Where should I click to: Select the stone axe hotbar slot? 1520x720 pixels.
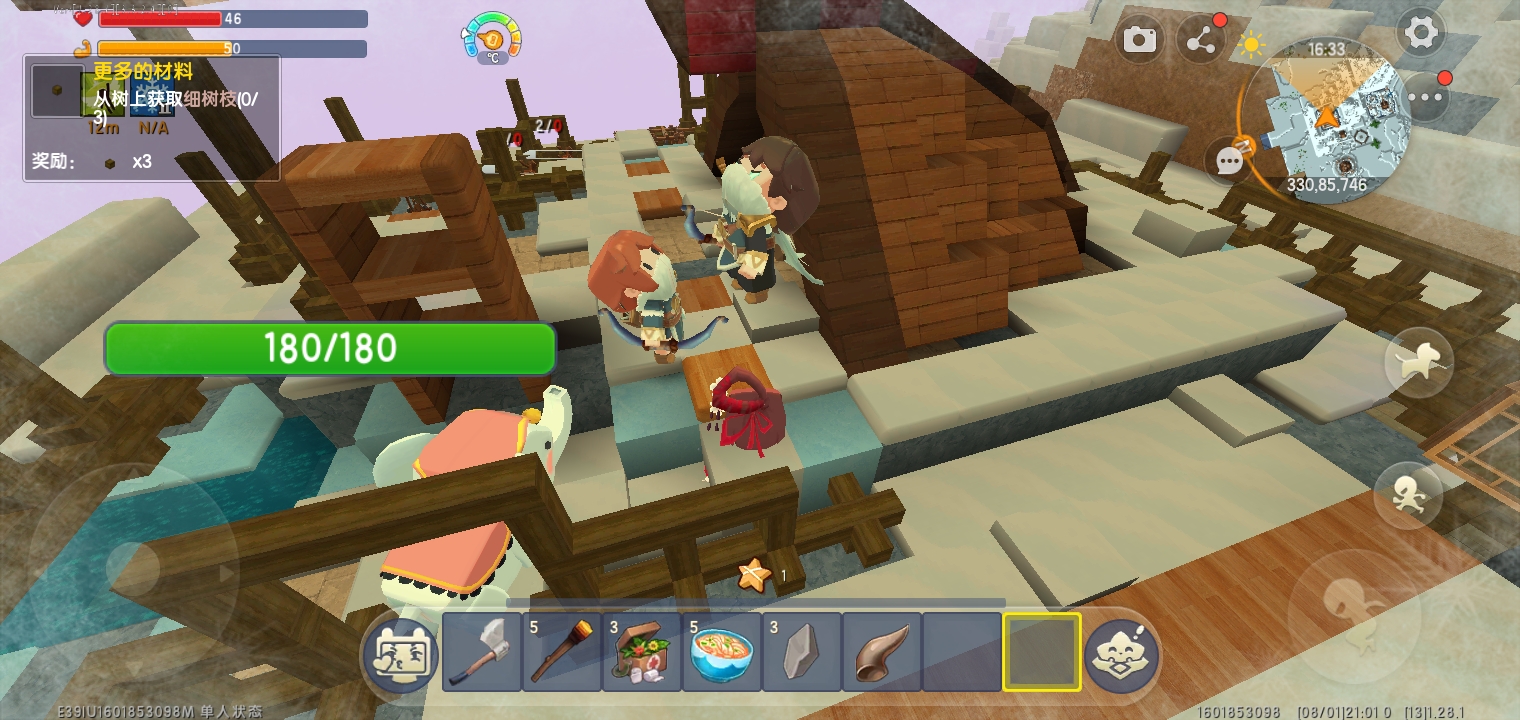click(482, 652)
